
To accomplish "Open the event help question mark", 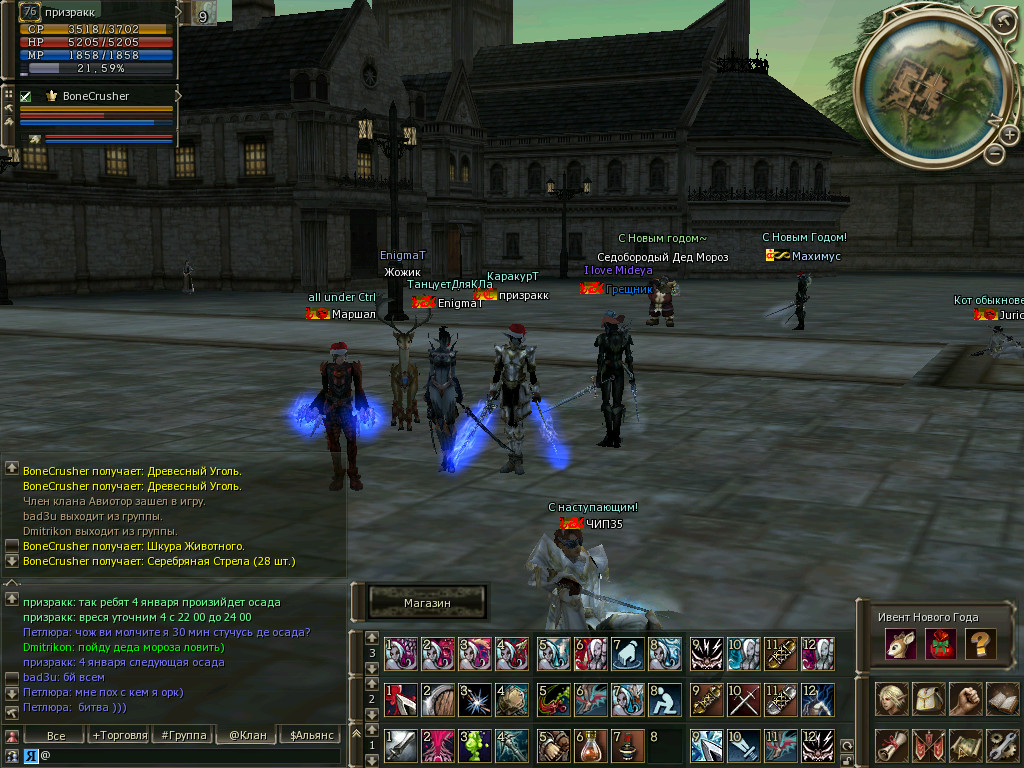I will click(x=981, y=645).
